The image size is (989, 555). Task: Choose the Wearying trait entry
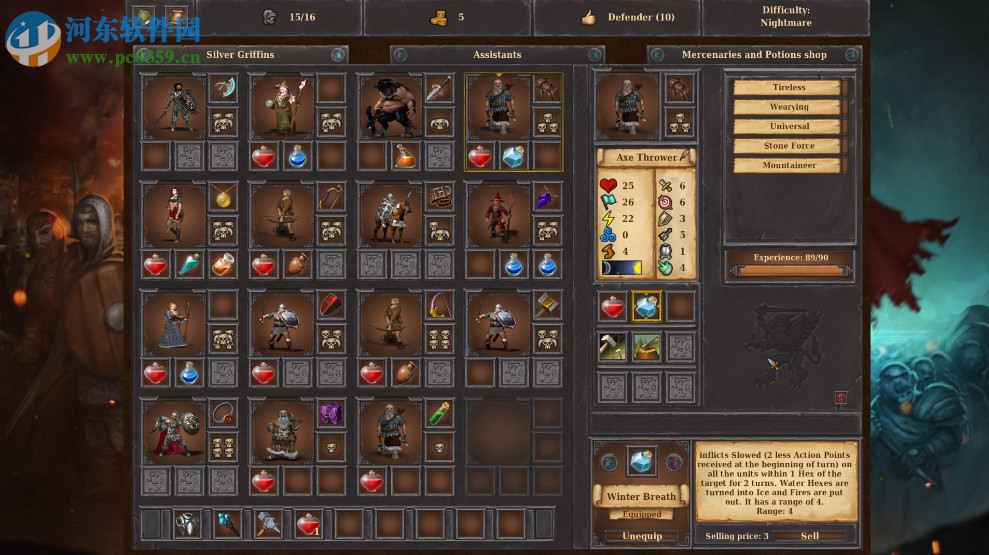point(789,107)
